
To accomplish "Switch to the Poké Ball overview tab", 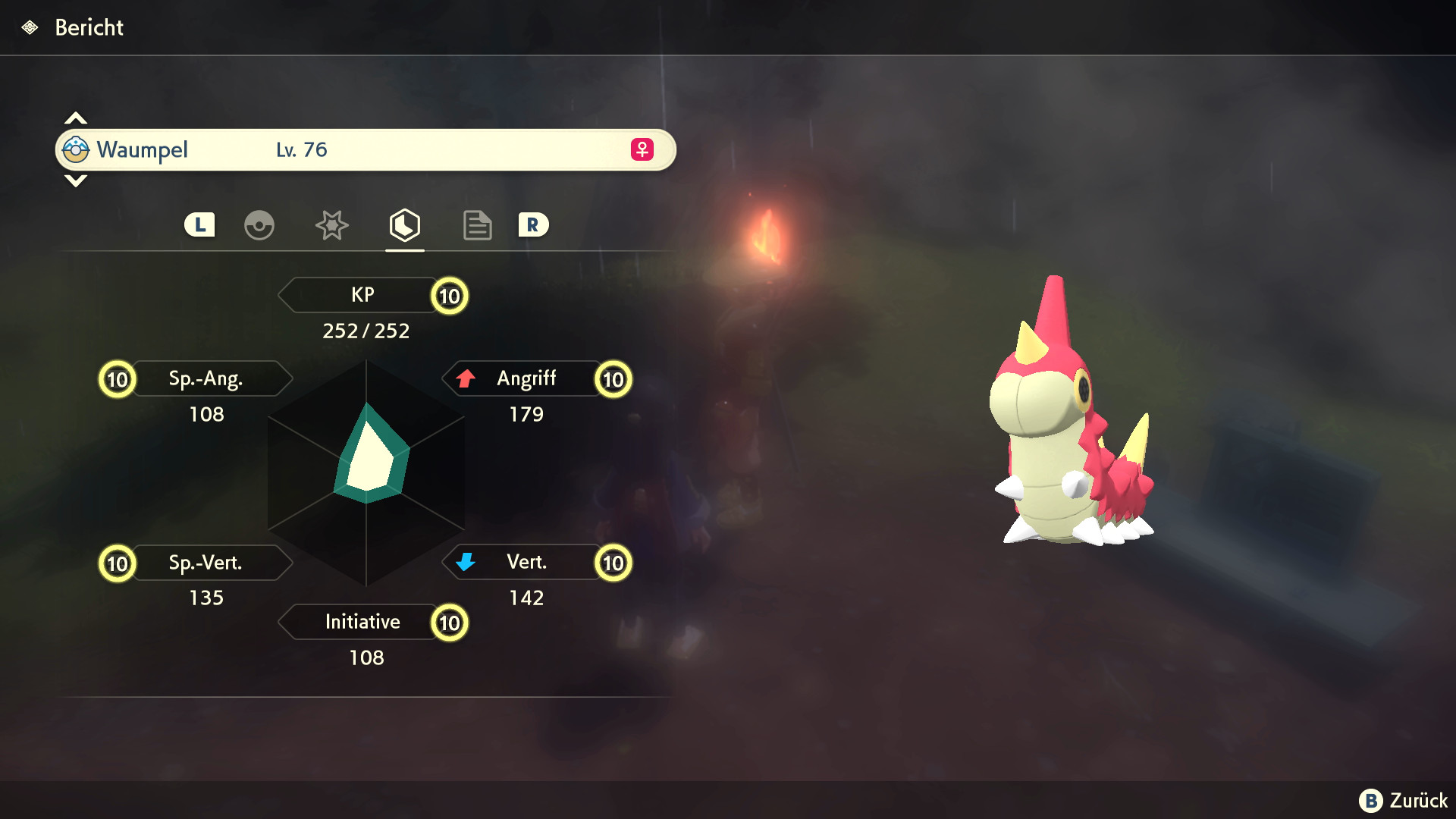I will coord(259,225).
